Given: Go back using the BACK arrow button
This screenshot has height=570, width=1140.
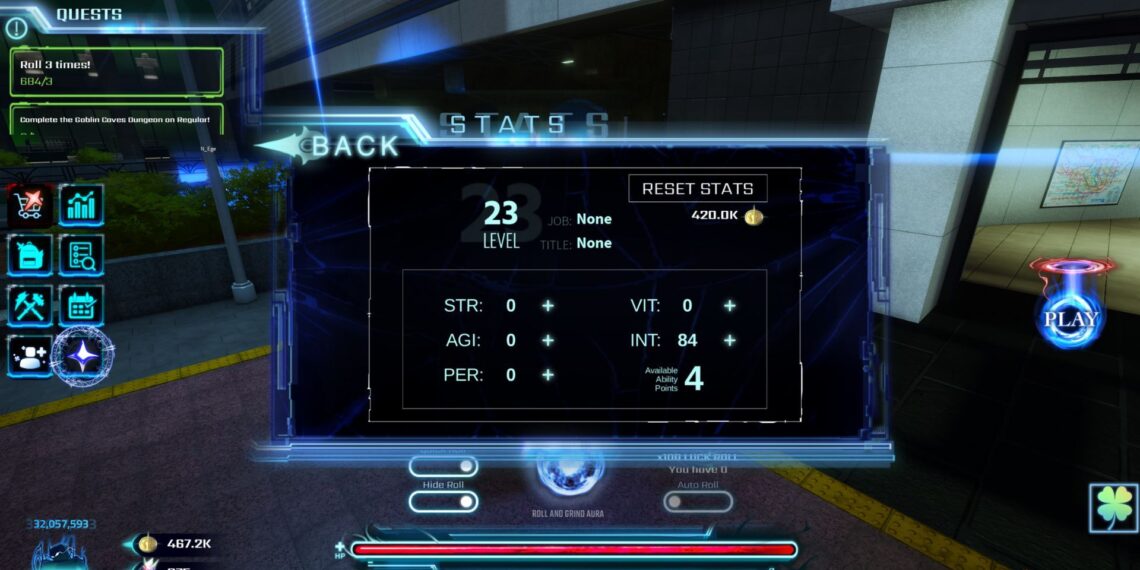Looking at the screenshot, I should [330, 146].
